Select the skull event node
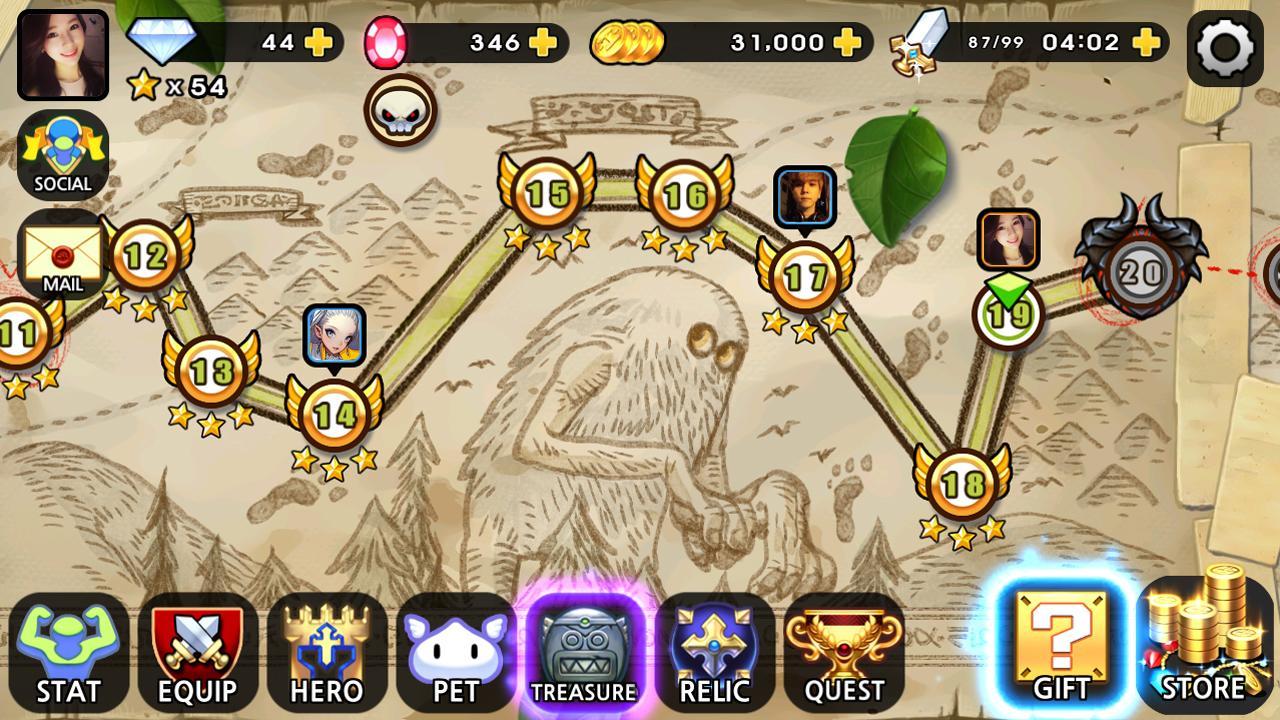This screenshot has height=720, width=1280. pyautogui.click(x=400, y=110)
